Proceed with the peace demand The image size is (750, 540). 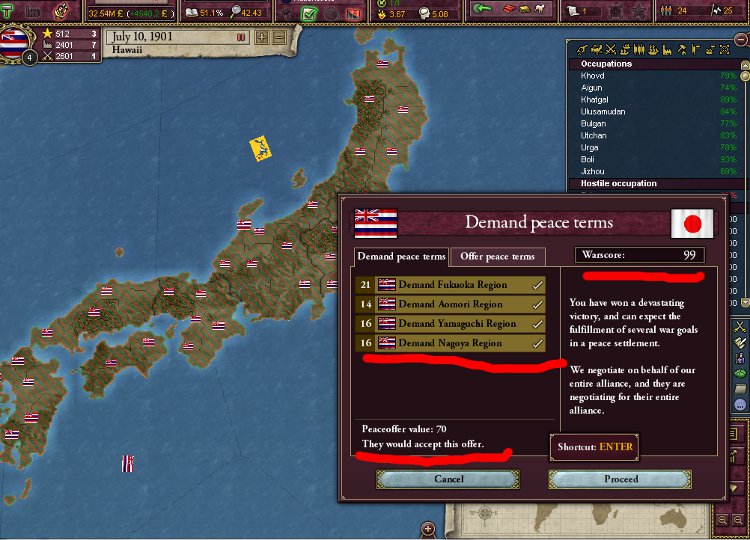[x=621, y=479]
